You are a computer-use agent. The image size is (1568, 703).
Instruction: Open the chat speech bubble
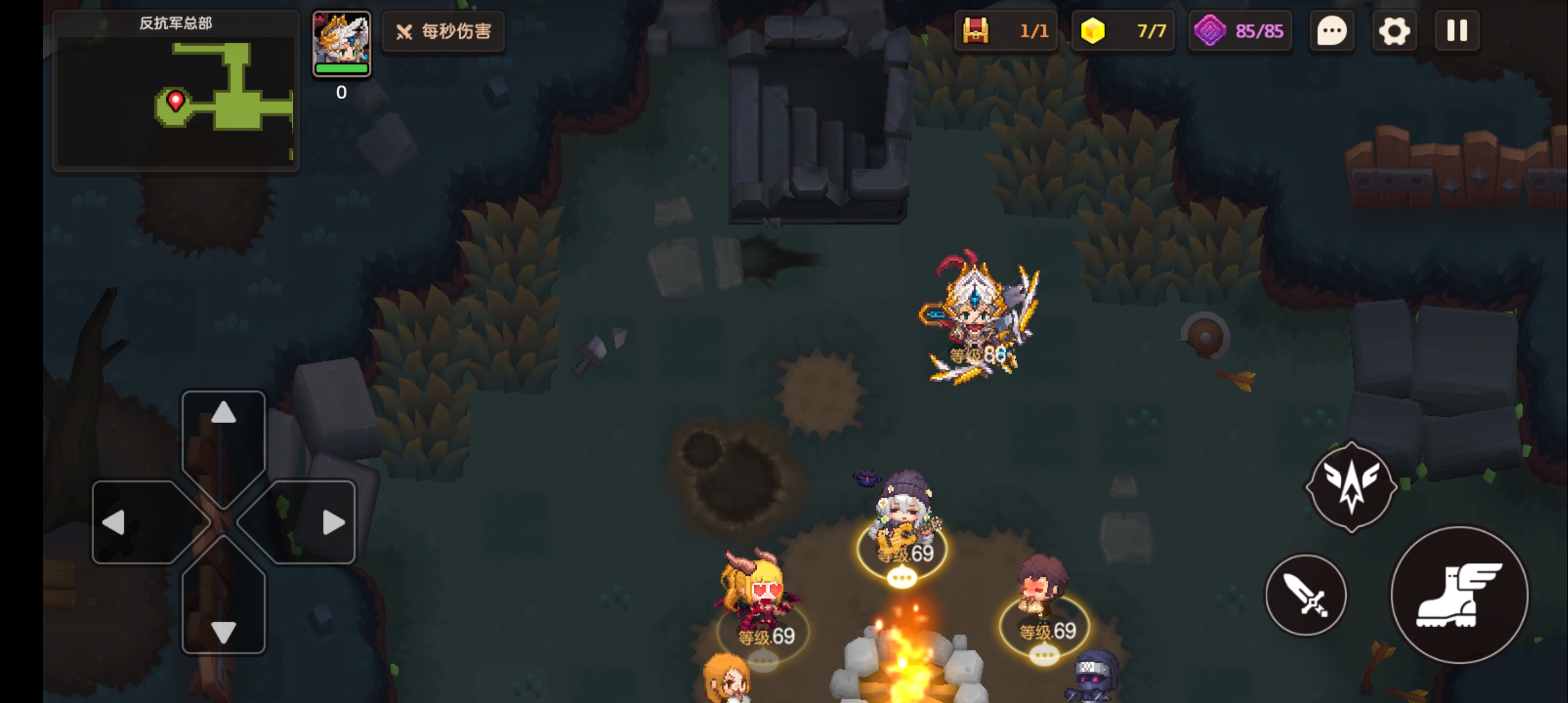[1332, 31]
